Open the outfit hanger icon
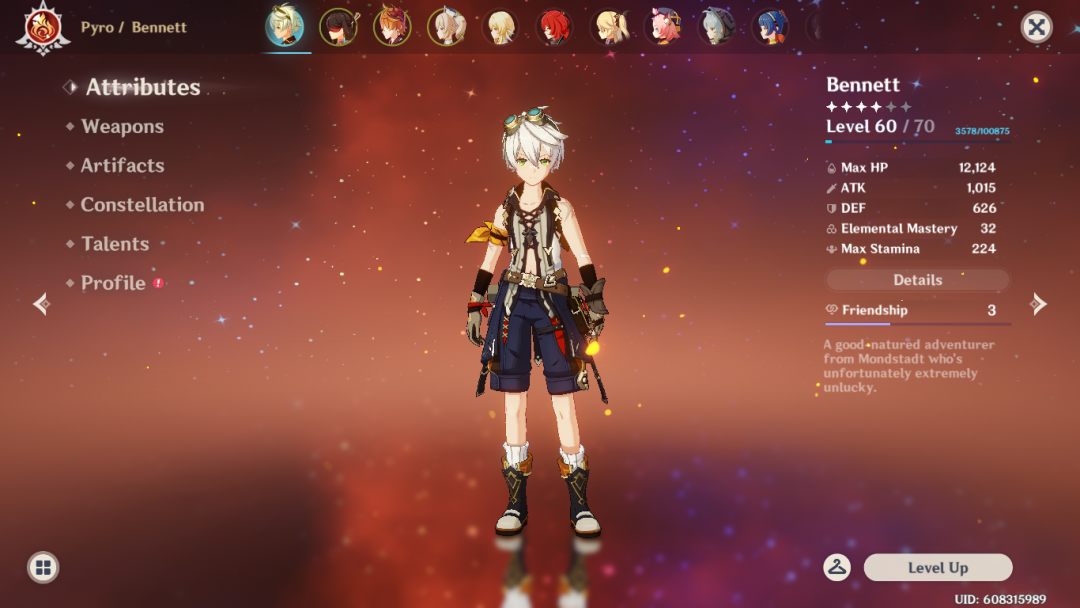 pyautogui.click(x=837, y=568)
